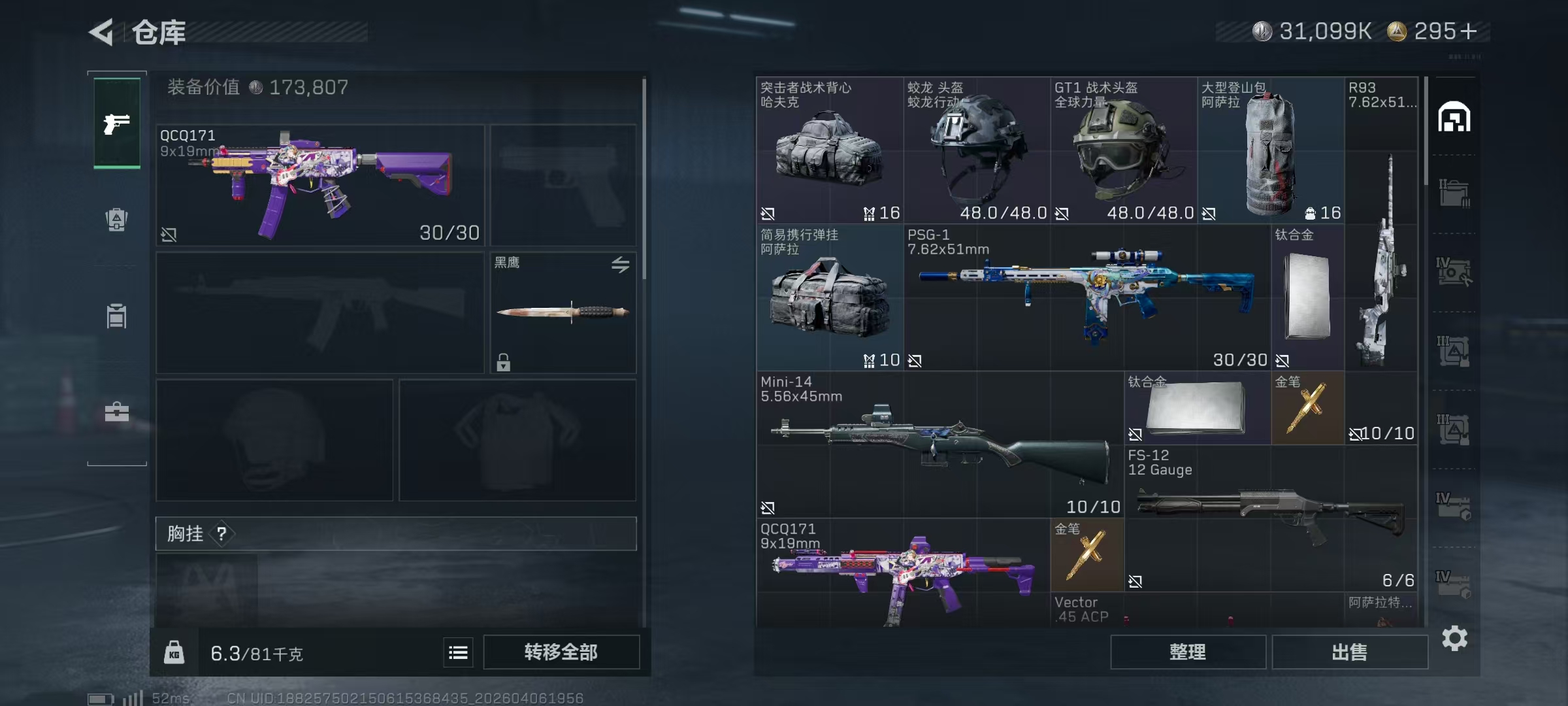Select the Mini-14 rifle in stash
Viewport: 1568px width, 706px height.
click(x=939, y=445)
